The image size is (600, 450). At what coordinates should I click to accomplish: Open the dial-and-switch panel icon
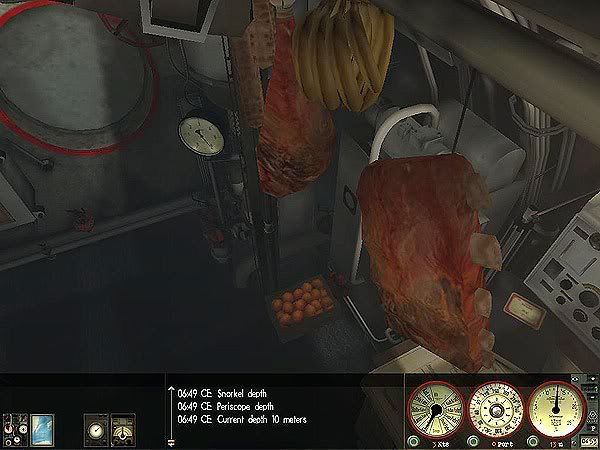coord(122,427)
